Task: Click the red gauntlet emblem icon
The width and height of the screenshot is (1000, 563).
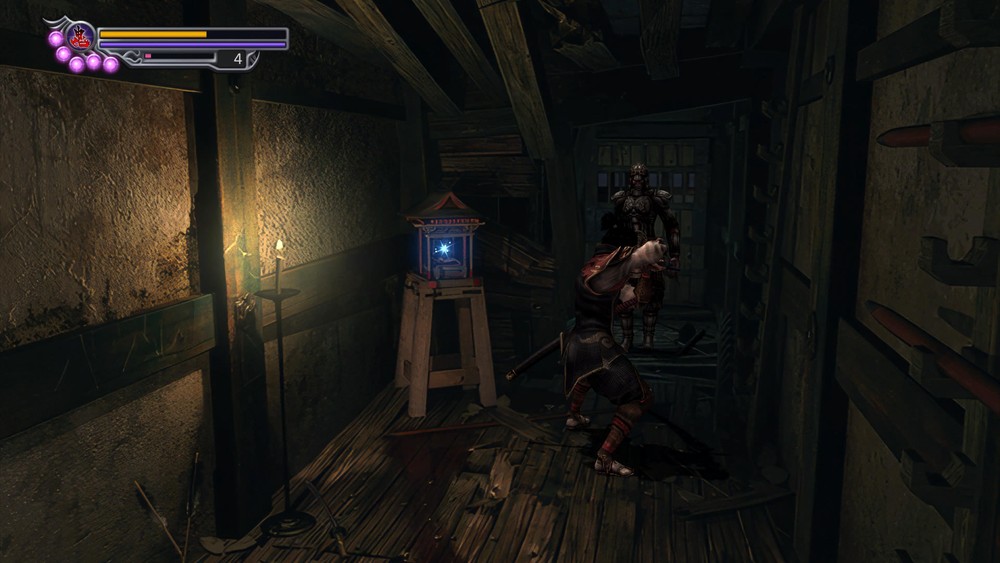Action: coord(80,38)
